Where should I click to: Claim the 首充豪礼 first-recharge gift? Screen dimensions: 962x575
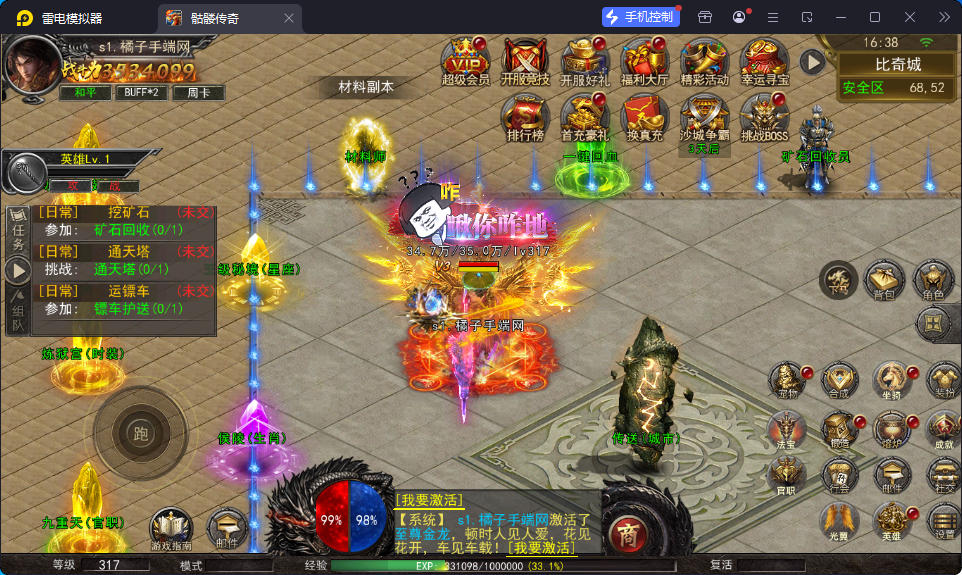click(x=584, y=119)
